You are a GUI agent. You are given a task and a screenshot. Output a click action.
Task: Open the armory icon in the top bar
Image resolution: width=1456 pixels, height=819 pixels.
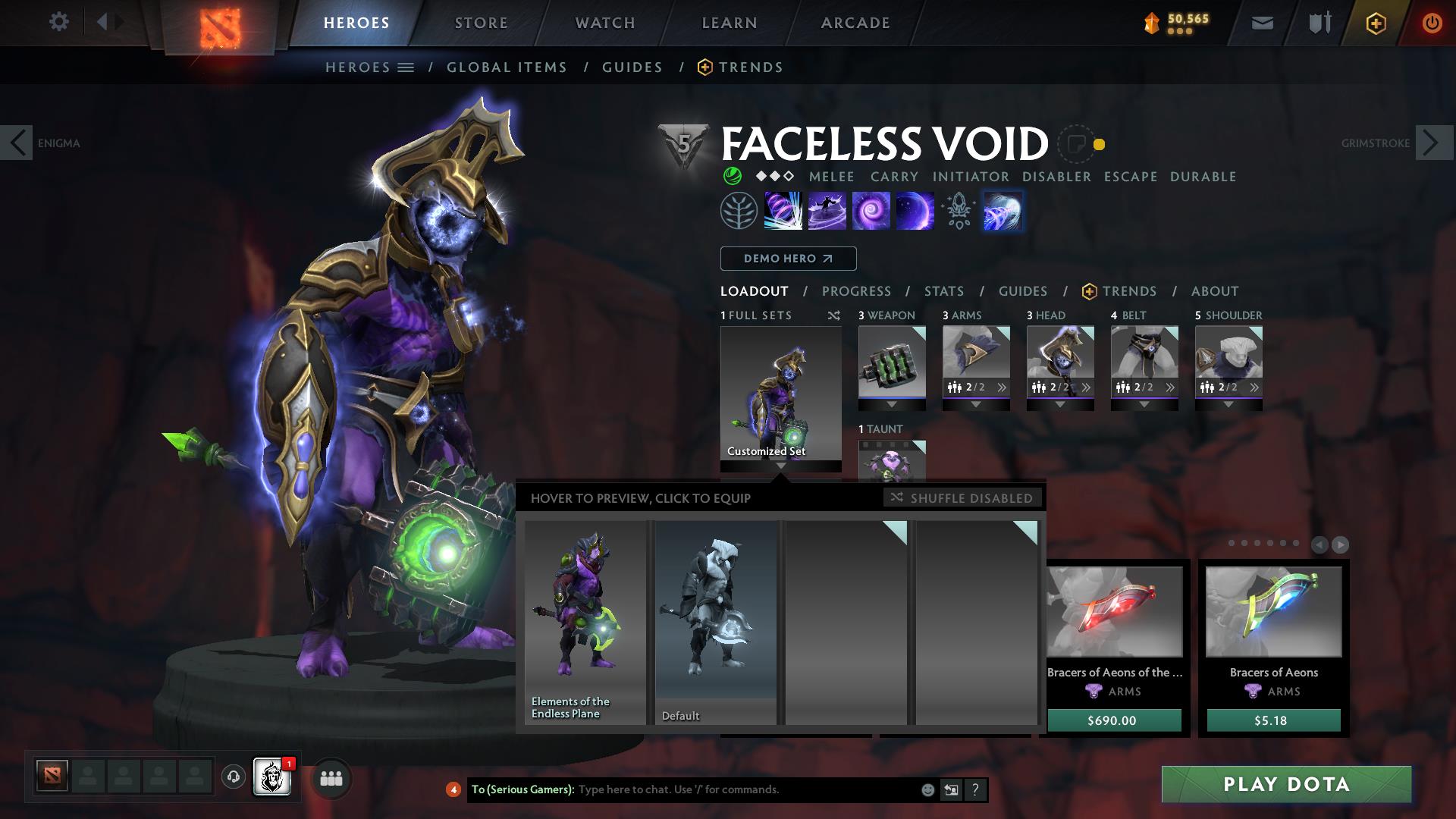click(1318, 23)
